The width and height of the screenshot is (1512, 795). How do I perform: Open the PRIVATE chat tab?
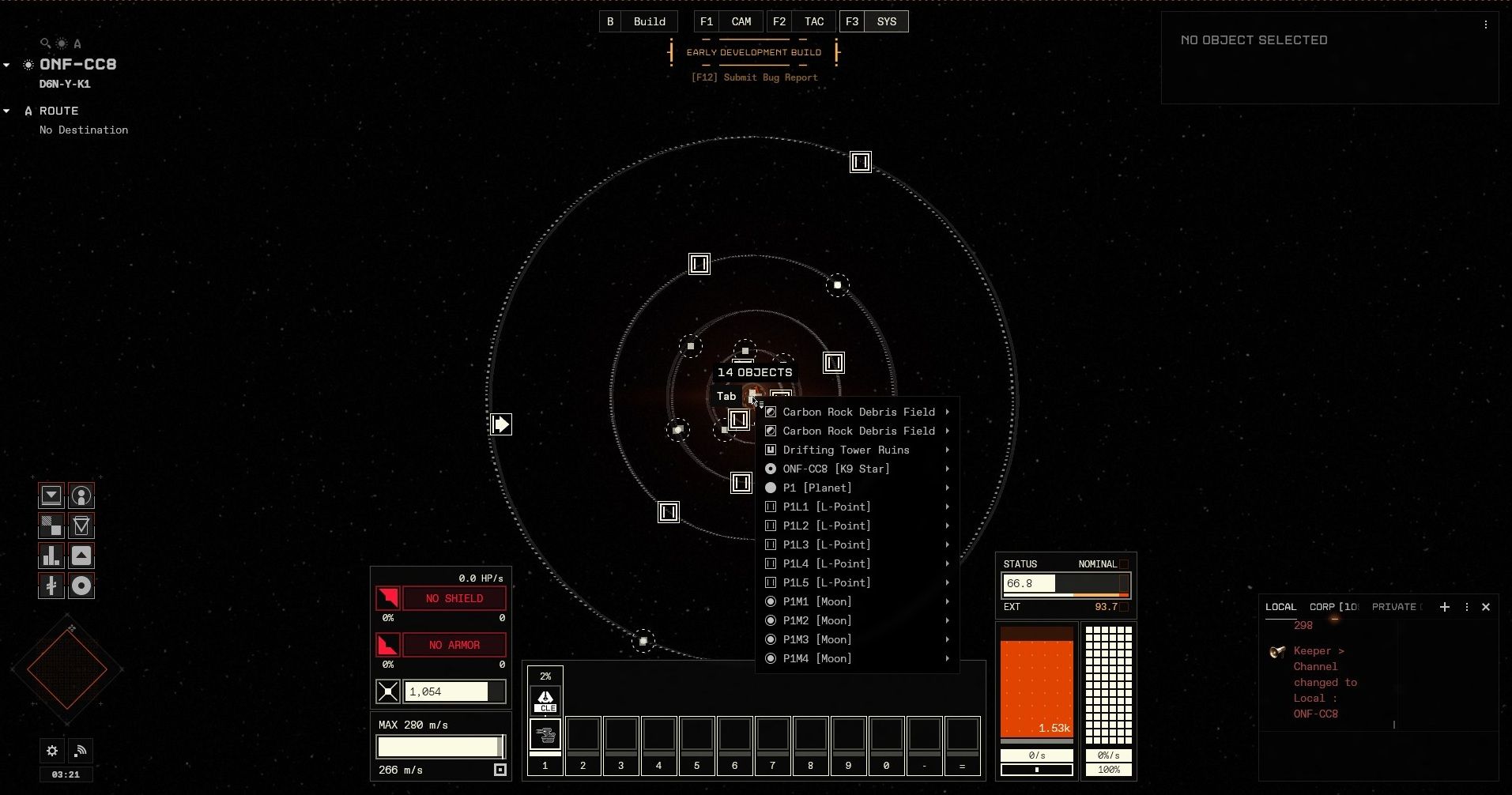pos(1395,607)
